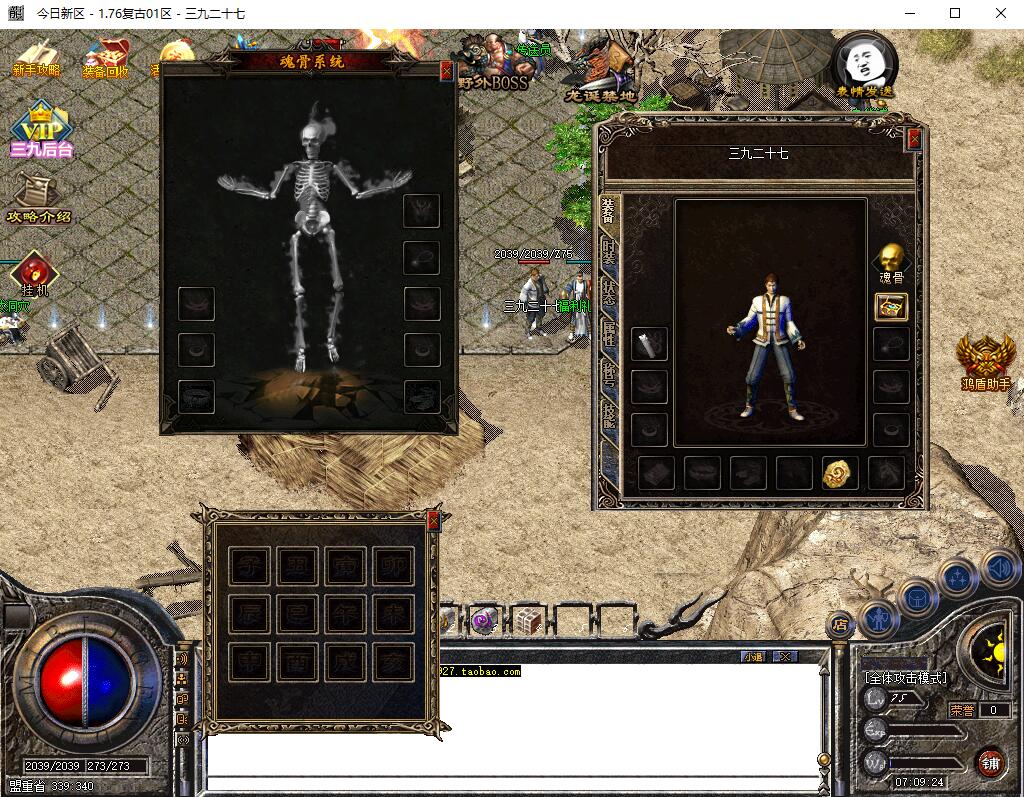Select the gold medallion equipment slot
This screenshot has height=797, width=1024.
[x=840, y=473]
